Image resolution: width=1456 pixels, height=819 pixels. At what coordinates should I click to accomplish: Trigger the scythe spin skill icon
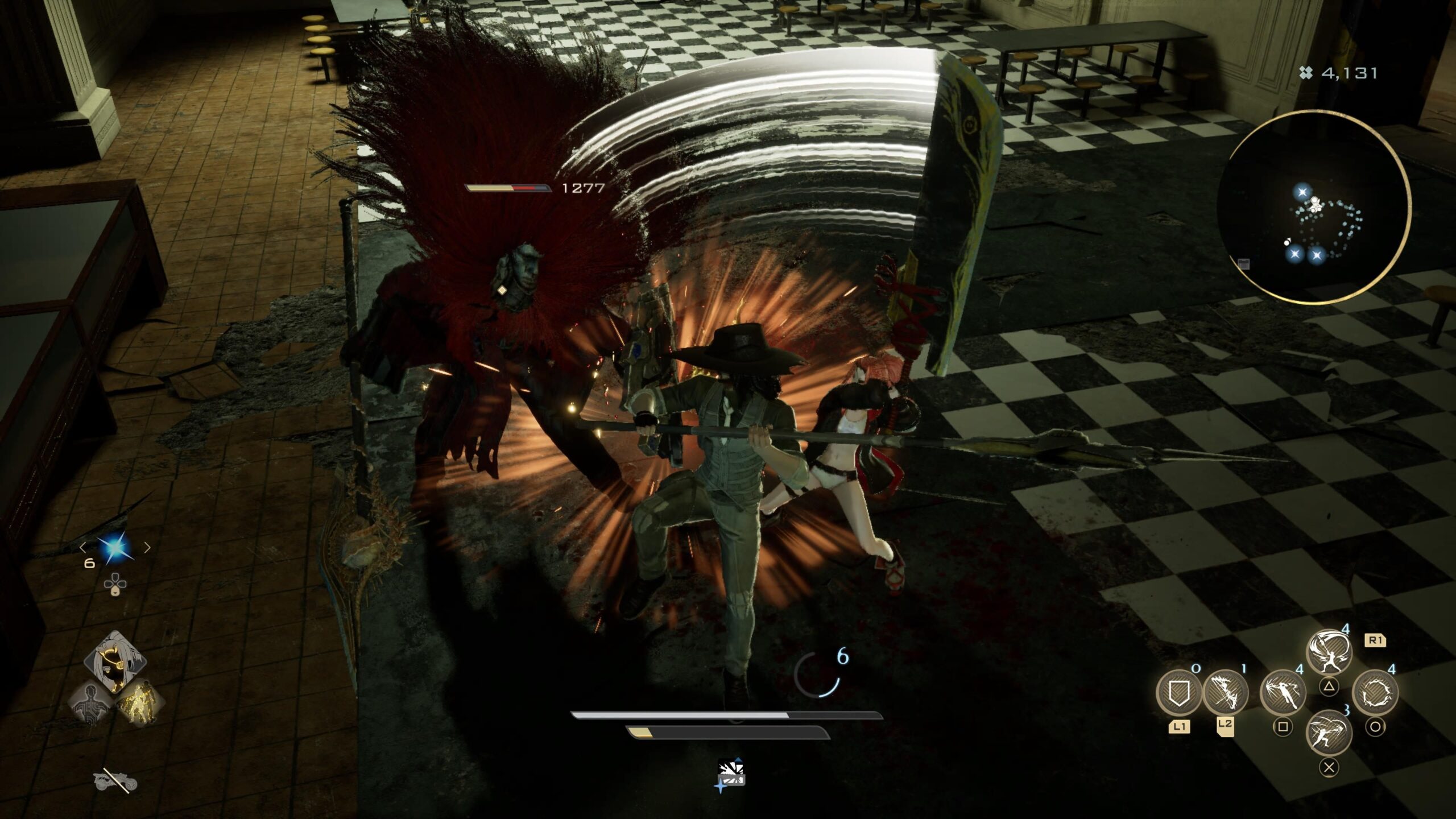pyautogui.click(x=1329, y=652)
